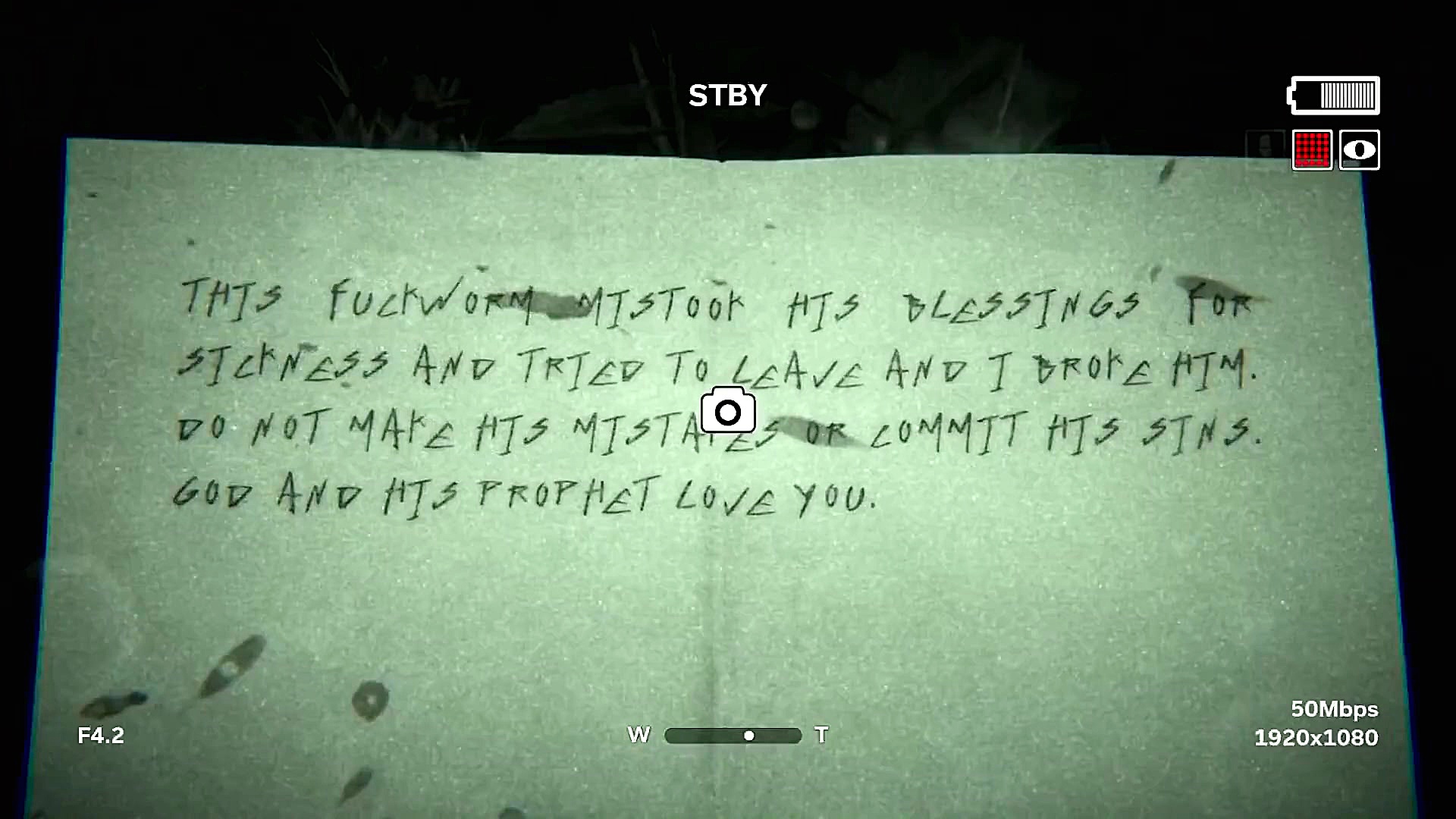Click the 50Mbps bitrate indicator
Image resolution: width=1456 pixels, height=819 pixels.
(1334, 710)
